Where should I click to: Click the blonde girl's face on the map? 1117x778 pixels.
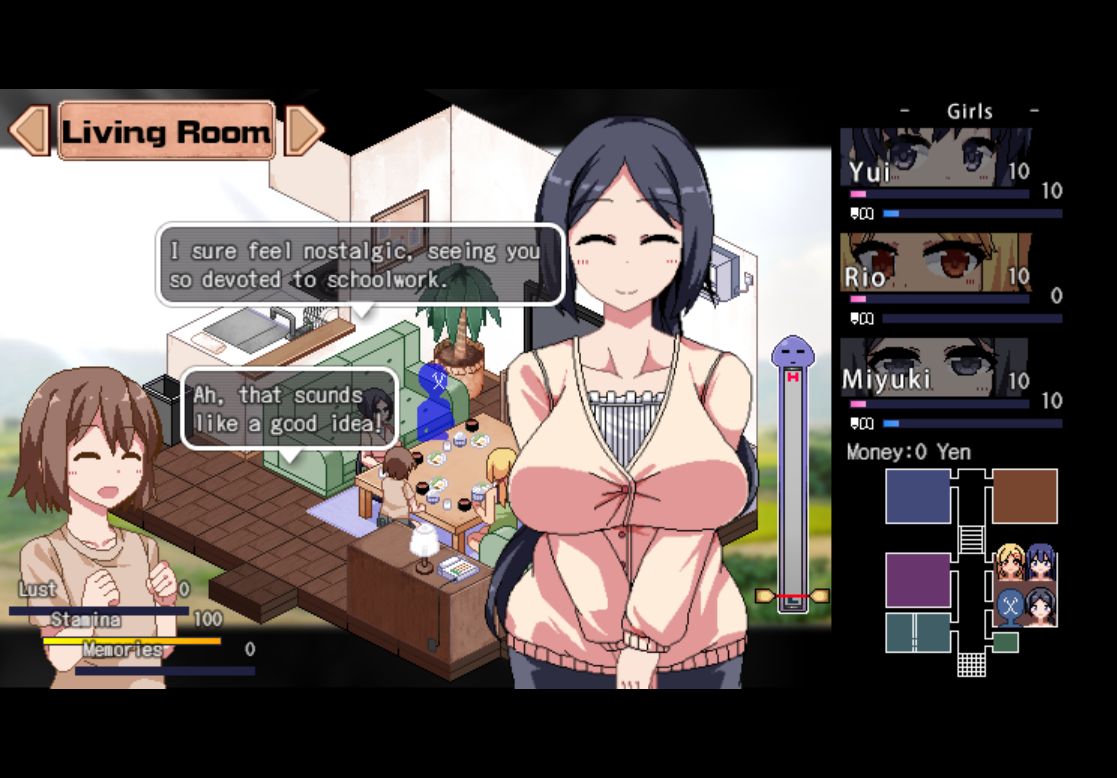pos(1010,562)
